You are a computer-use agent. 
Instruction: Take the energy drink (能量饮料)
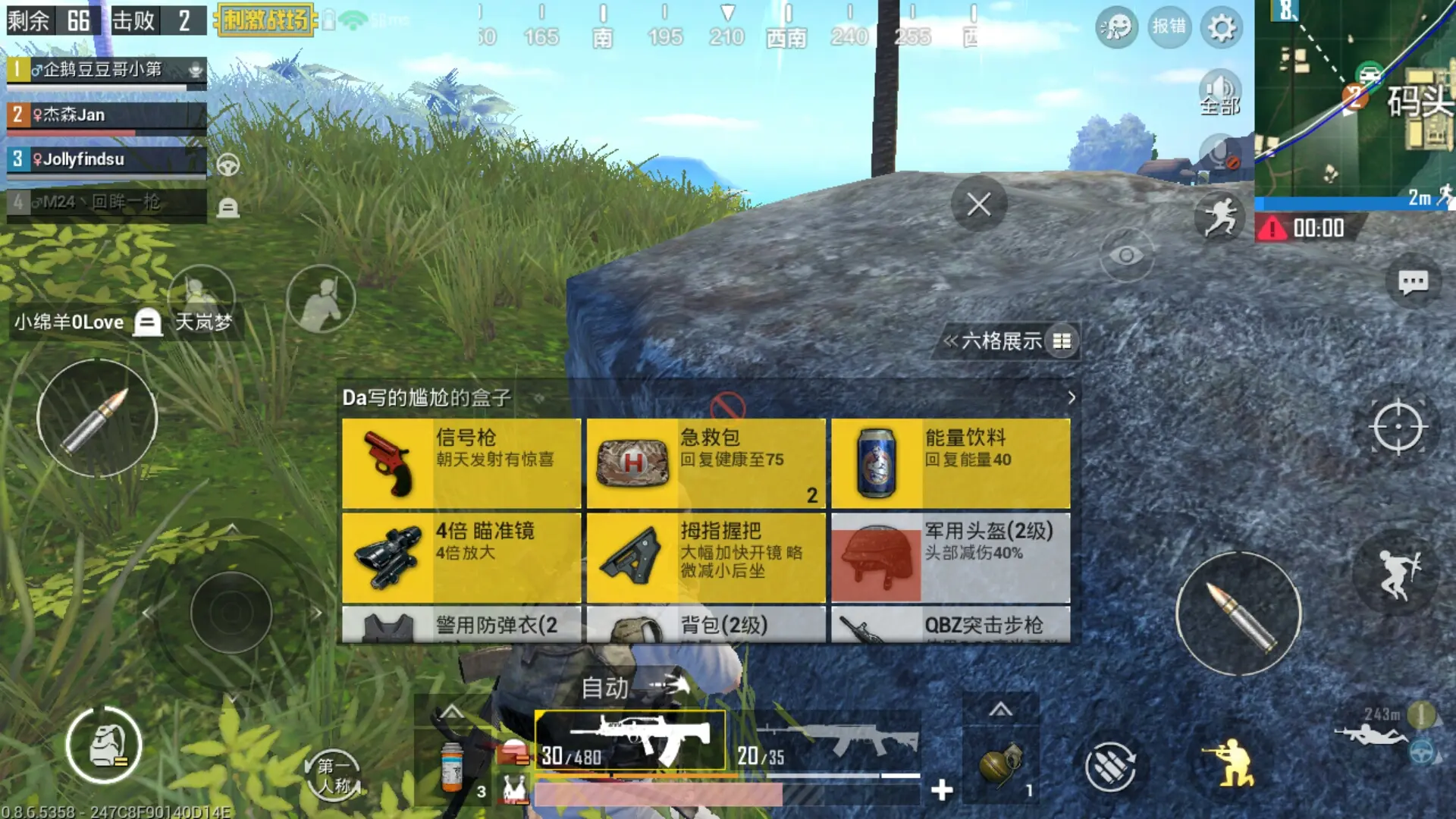click(x=950, y=463)
